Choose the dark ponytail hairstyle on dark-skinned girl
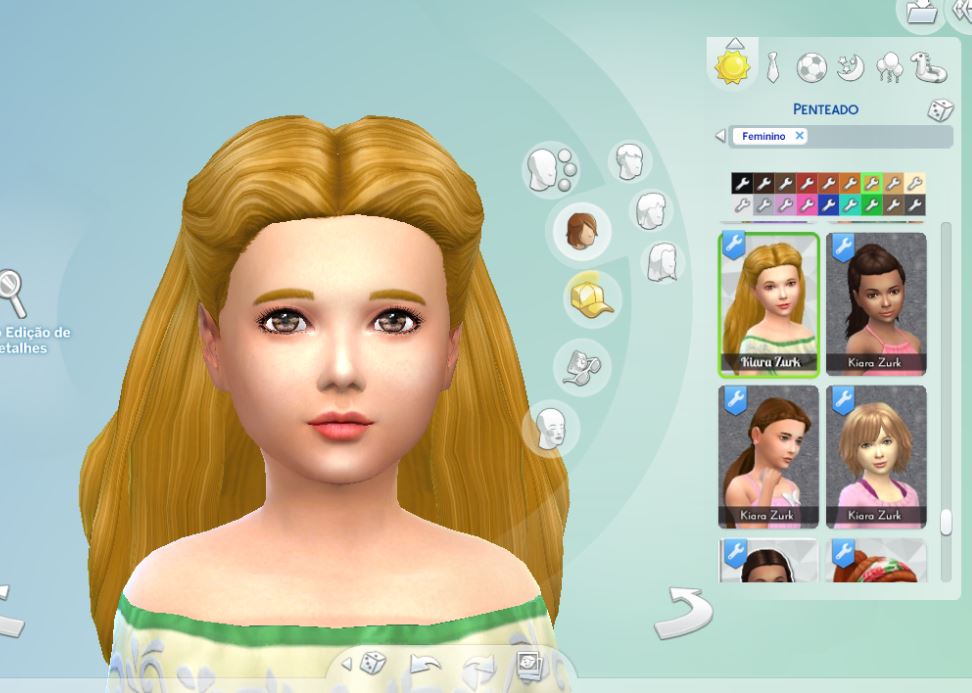Screen dimensions: 972x693 click(876, 304)
